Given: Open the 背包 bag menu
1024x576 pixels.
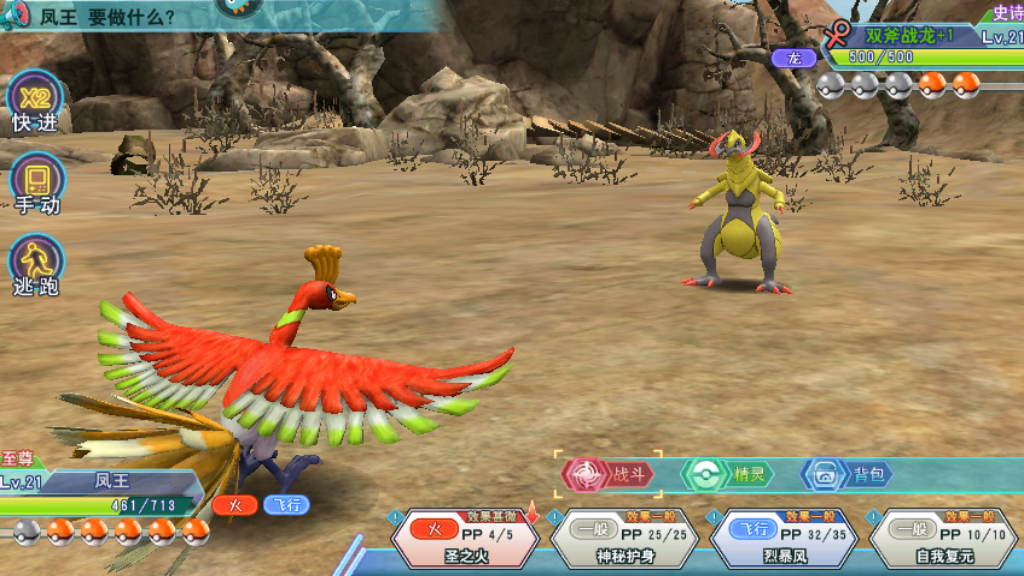Looking at the screenshot, I should 847,474.
